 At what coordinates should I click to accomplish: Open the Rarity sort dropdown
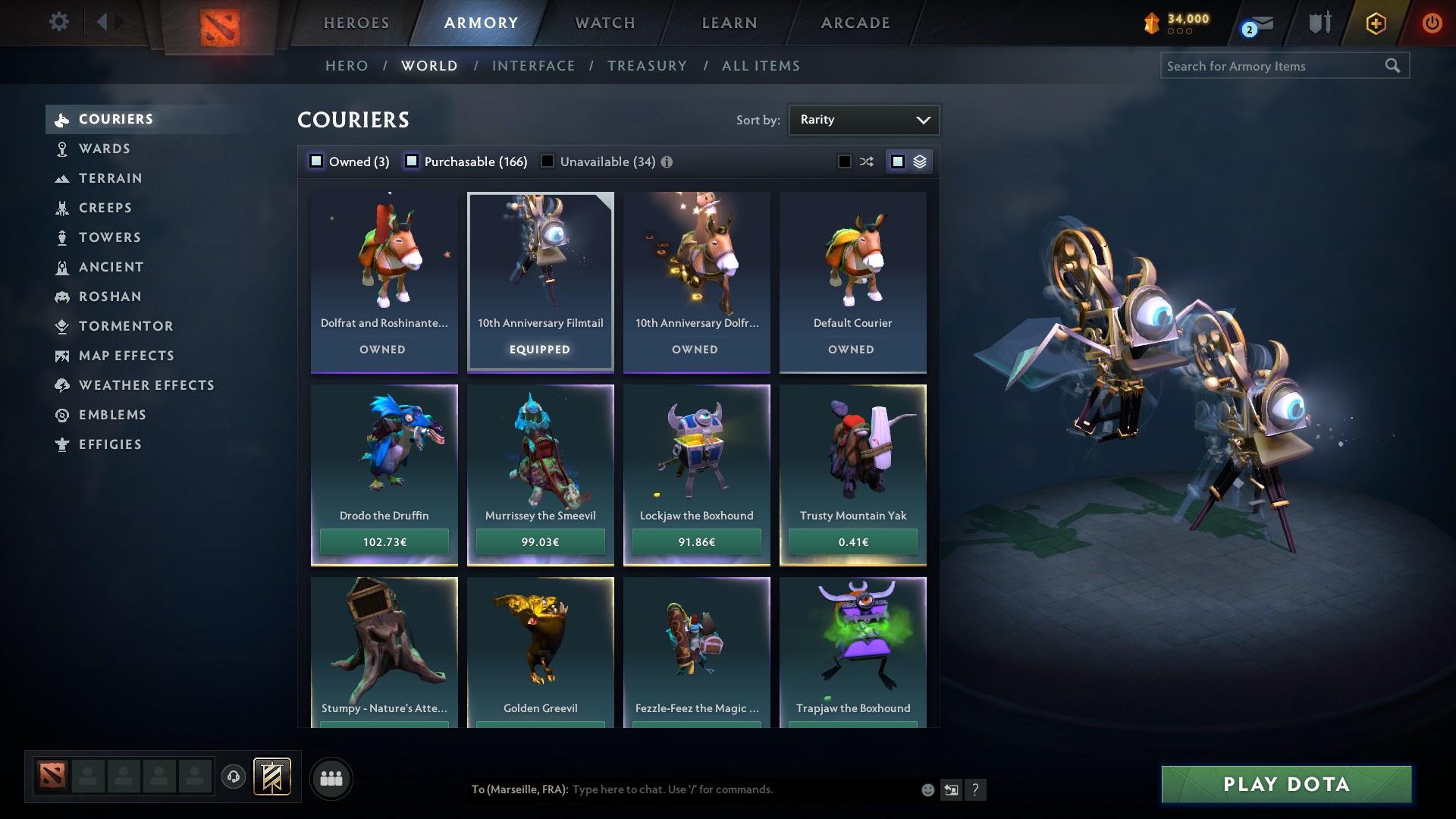pos(864,120)
